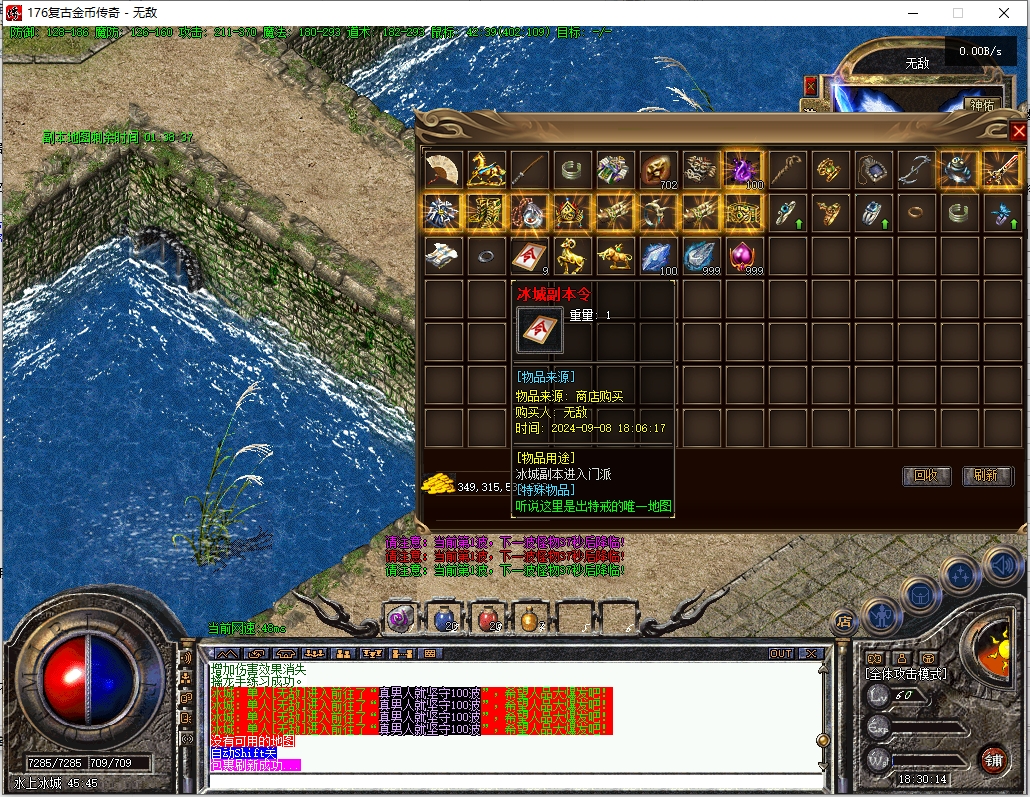The image size is (1030, 797).
Task: Select the golden ox statue item
Action: click(x=615, y=256)
